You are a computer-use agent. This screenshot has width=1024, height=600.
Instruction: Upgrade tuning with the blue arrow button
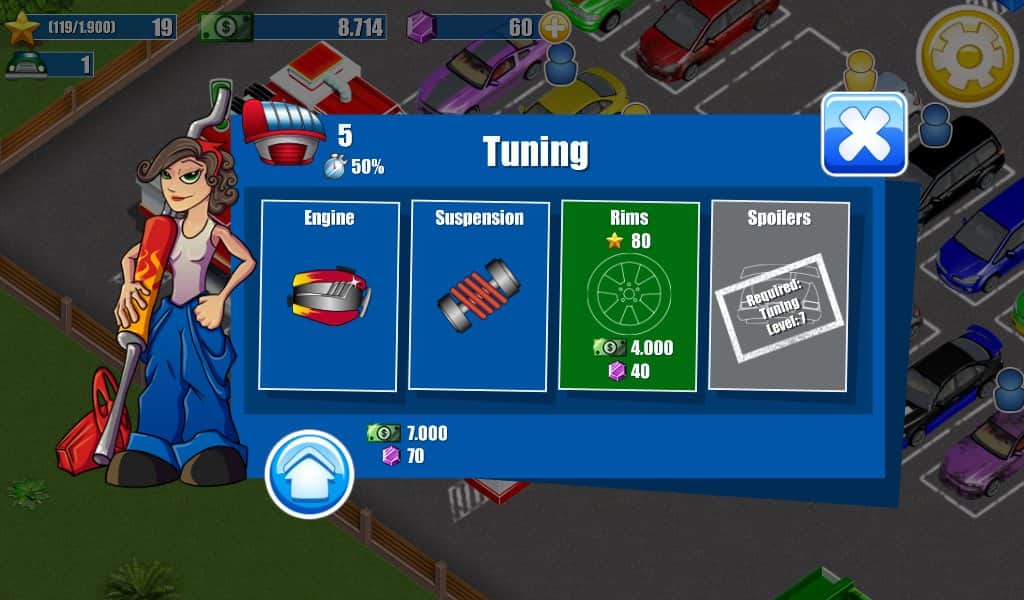click(309, 474)
